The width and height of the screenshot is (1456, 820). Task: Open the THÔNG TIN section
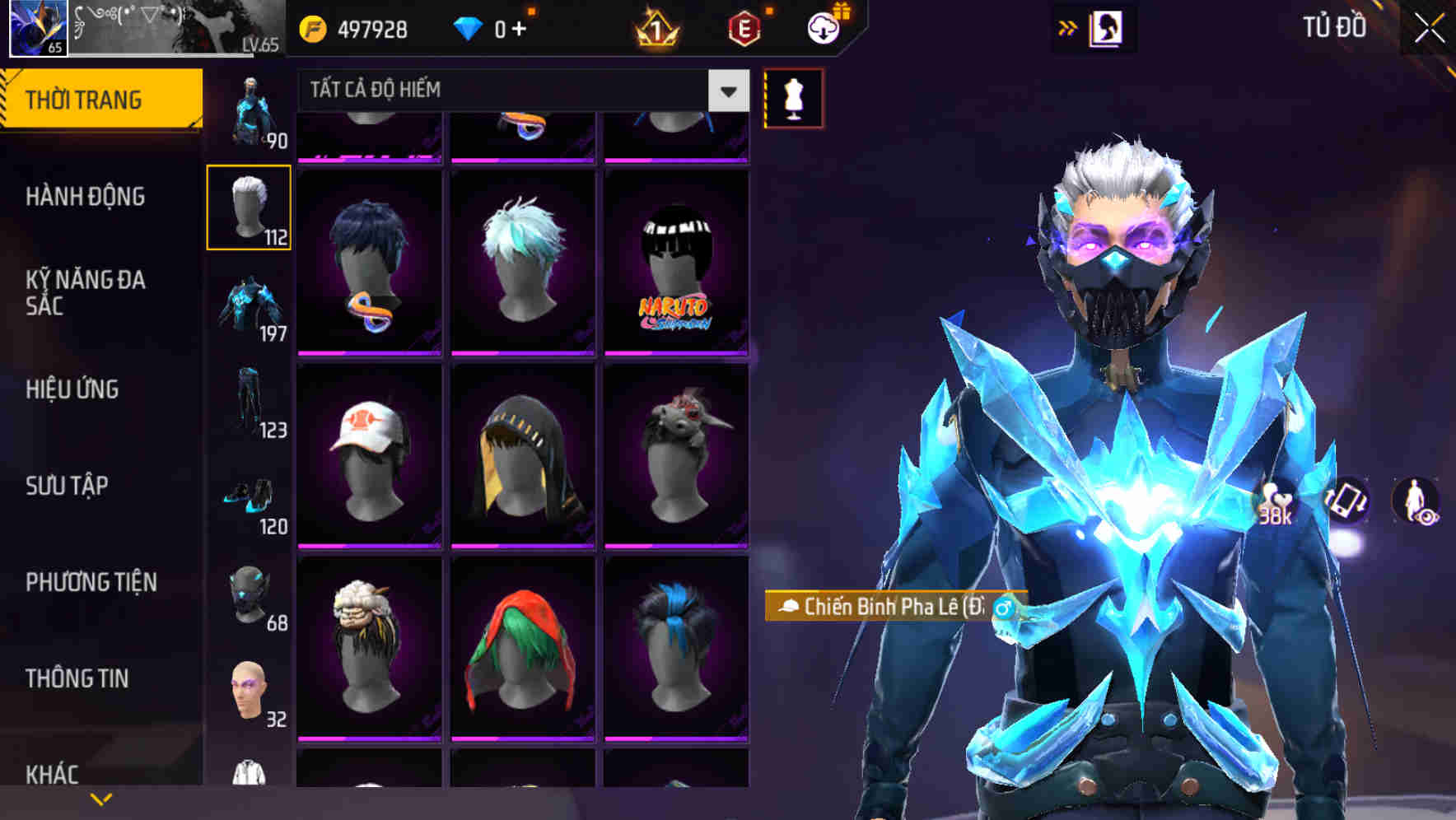coord(77,678)
